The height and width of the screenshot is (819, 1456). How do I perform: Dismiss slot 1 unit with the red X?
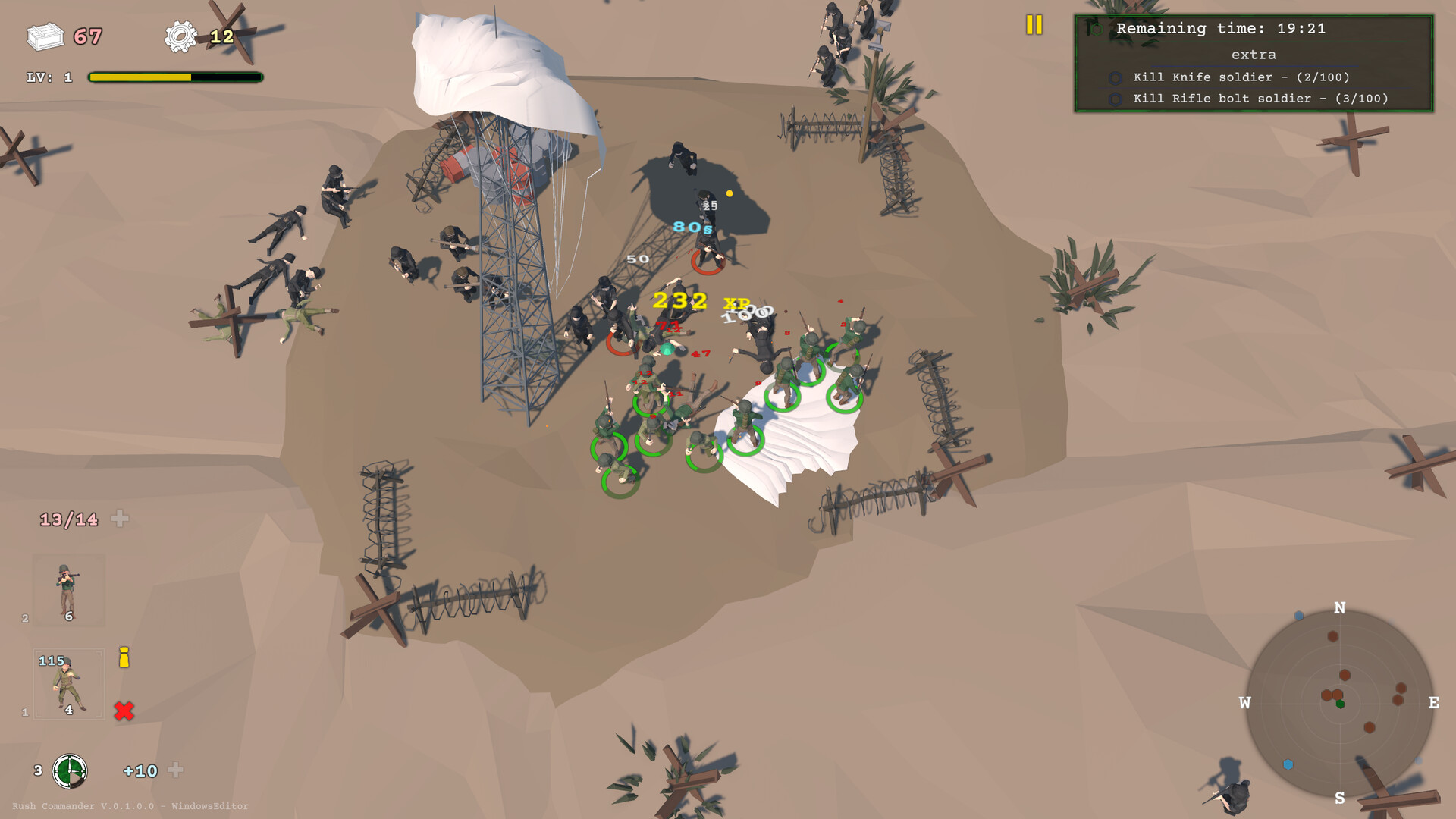(124, 711)
